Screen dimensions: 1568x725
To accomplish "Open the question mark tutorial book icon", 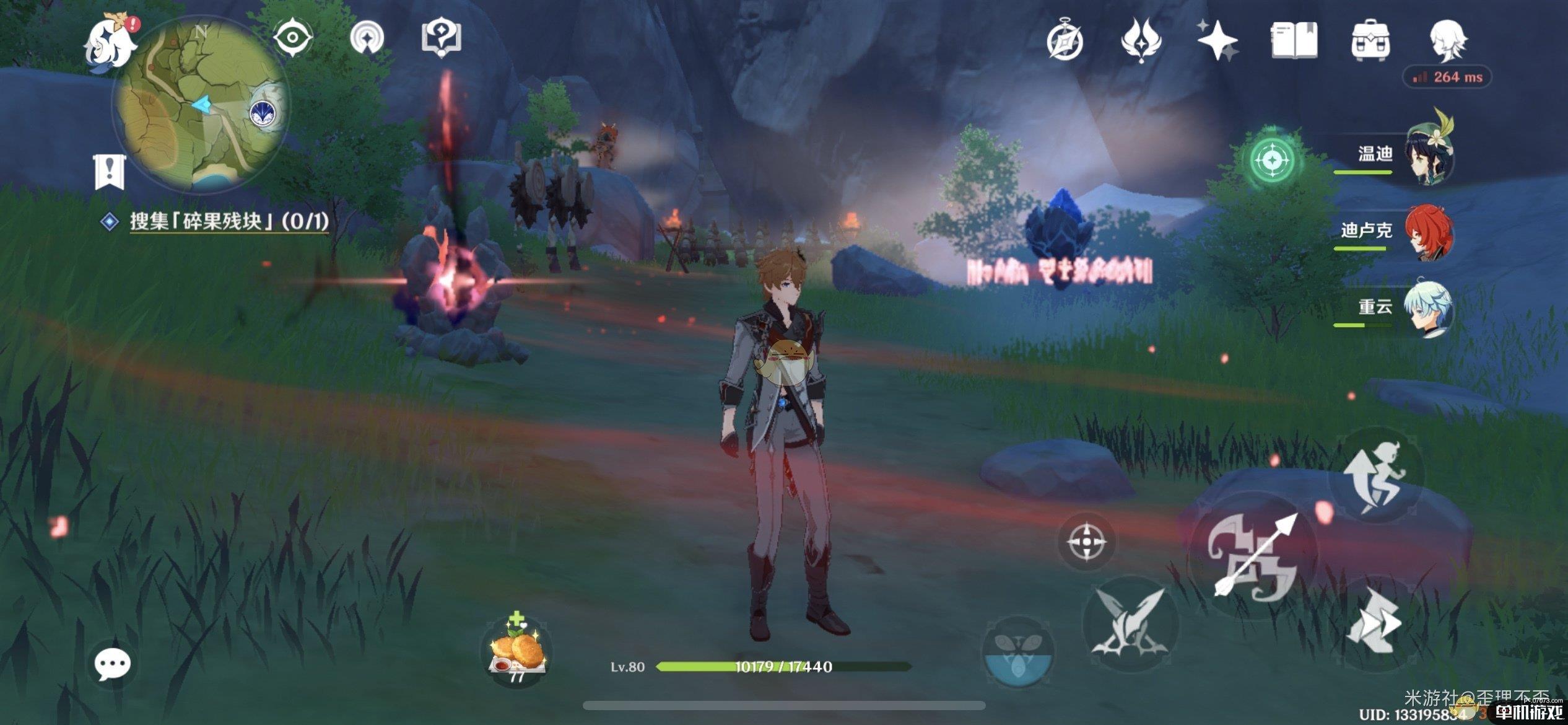I will point(440,38).
